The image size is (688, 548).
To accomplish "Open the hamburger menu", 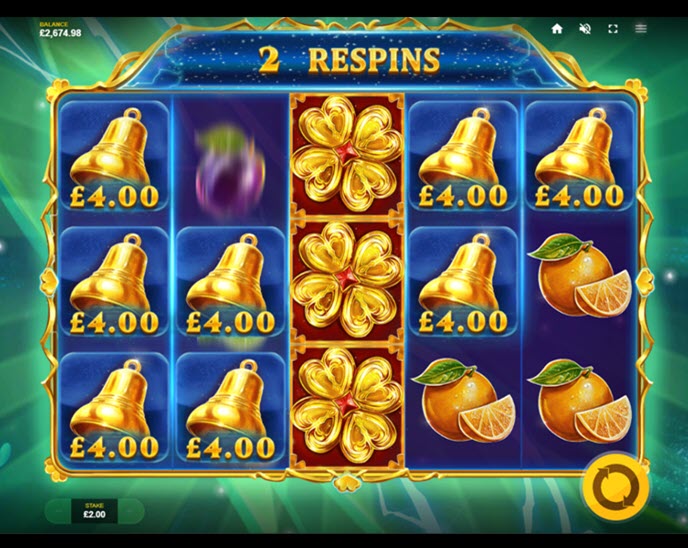I will (x=641, y=29).
